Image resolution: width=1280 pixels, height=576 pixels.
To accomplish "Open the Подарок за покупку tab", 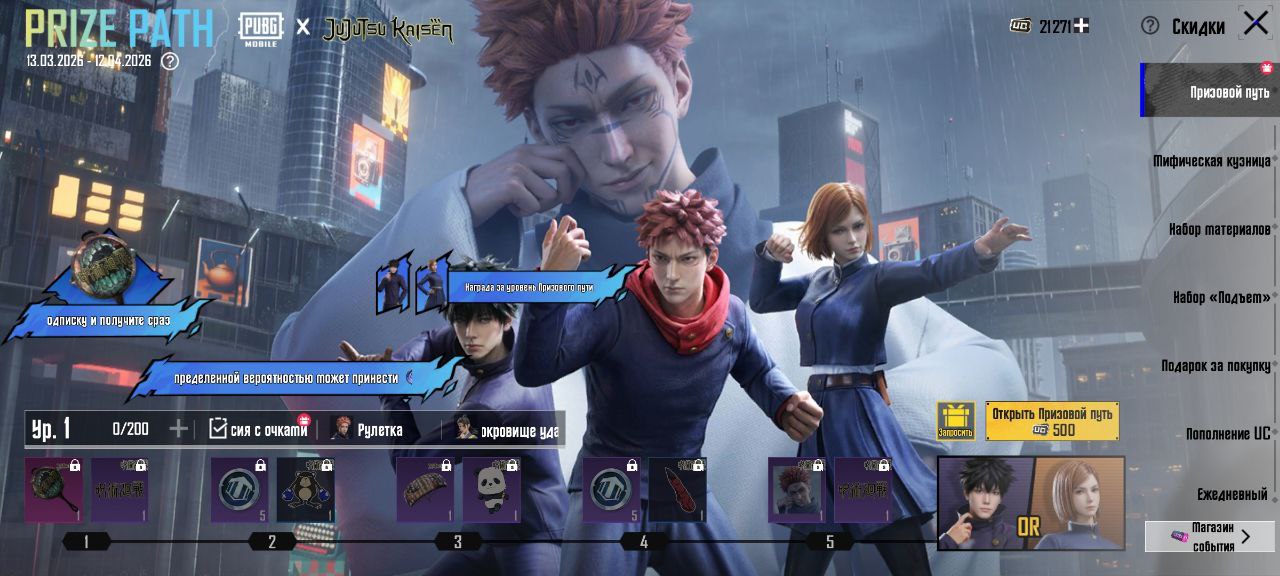I will click(1215, 366).
